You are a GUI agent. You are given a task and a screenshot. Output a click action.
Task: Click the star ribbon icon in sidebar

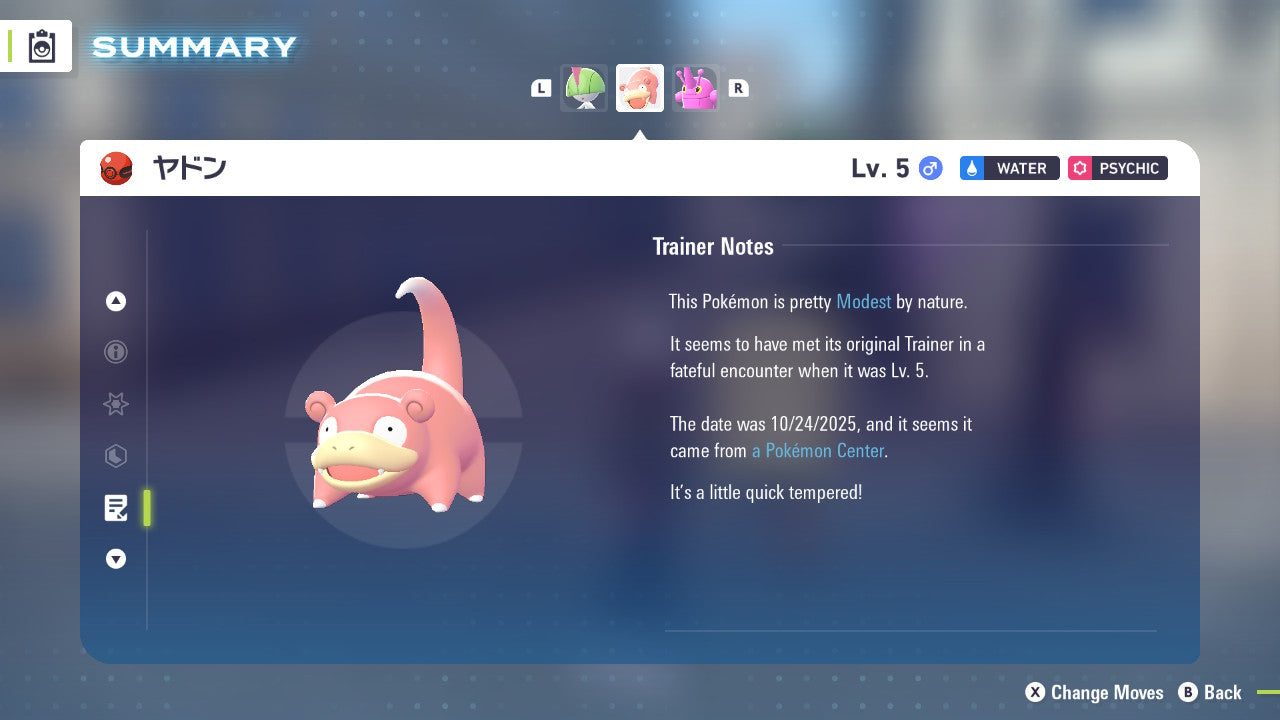pos(116,404)
